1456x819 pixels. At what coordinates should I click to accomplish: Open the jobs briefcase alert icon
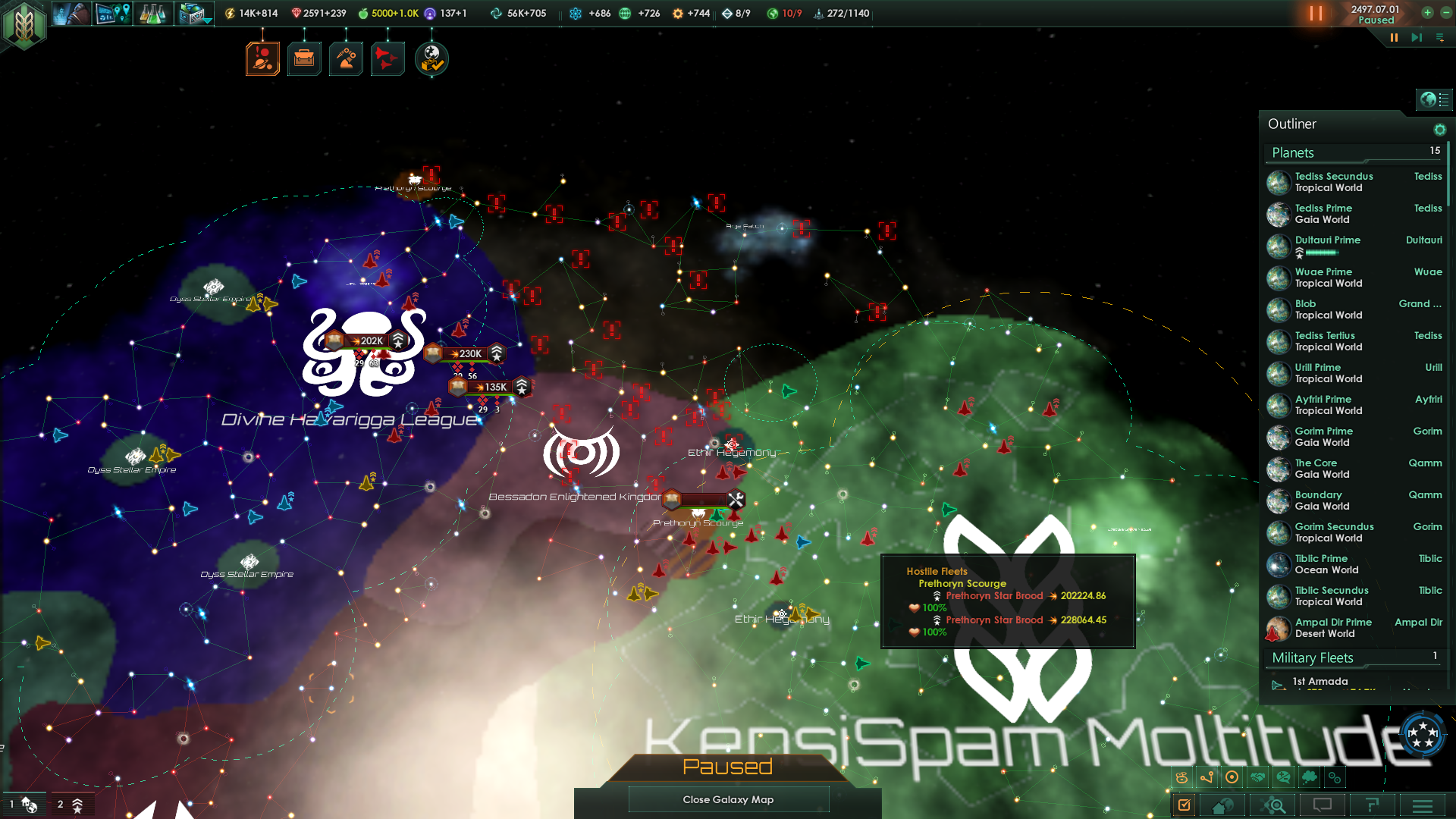304,58
